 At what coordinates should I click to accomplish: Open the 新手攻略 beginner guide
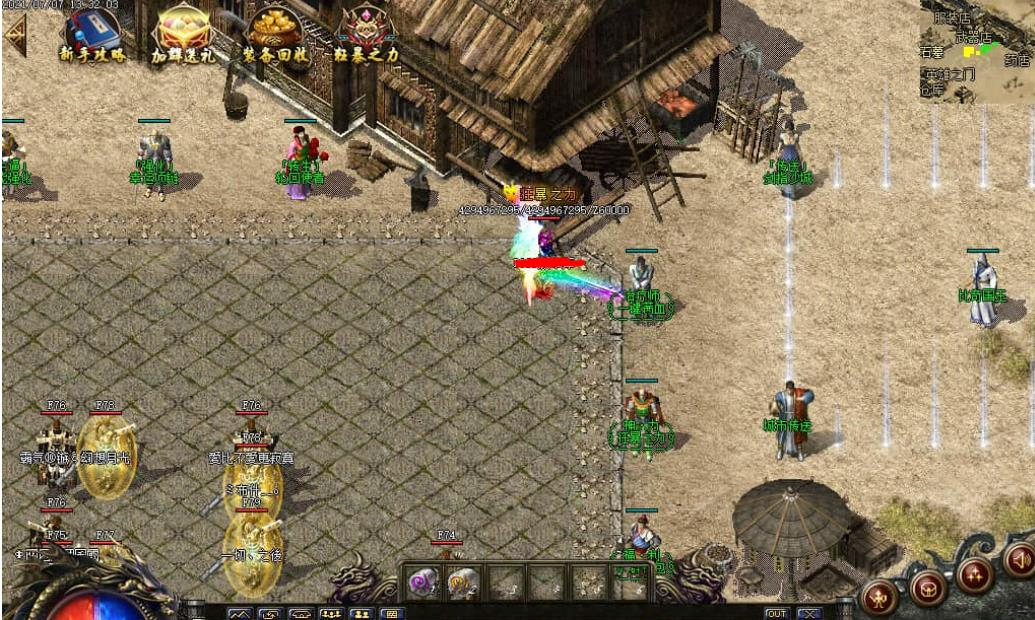(x=93, y=34)
